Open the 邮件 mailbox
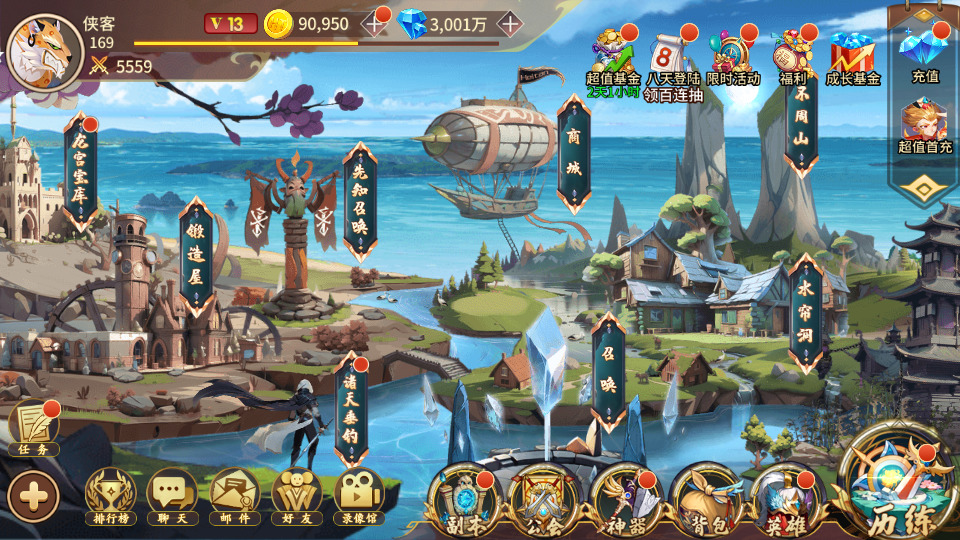The width and height of the screenshot is (960, 540). [x=235, y=496]
